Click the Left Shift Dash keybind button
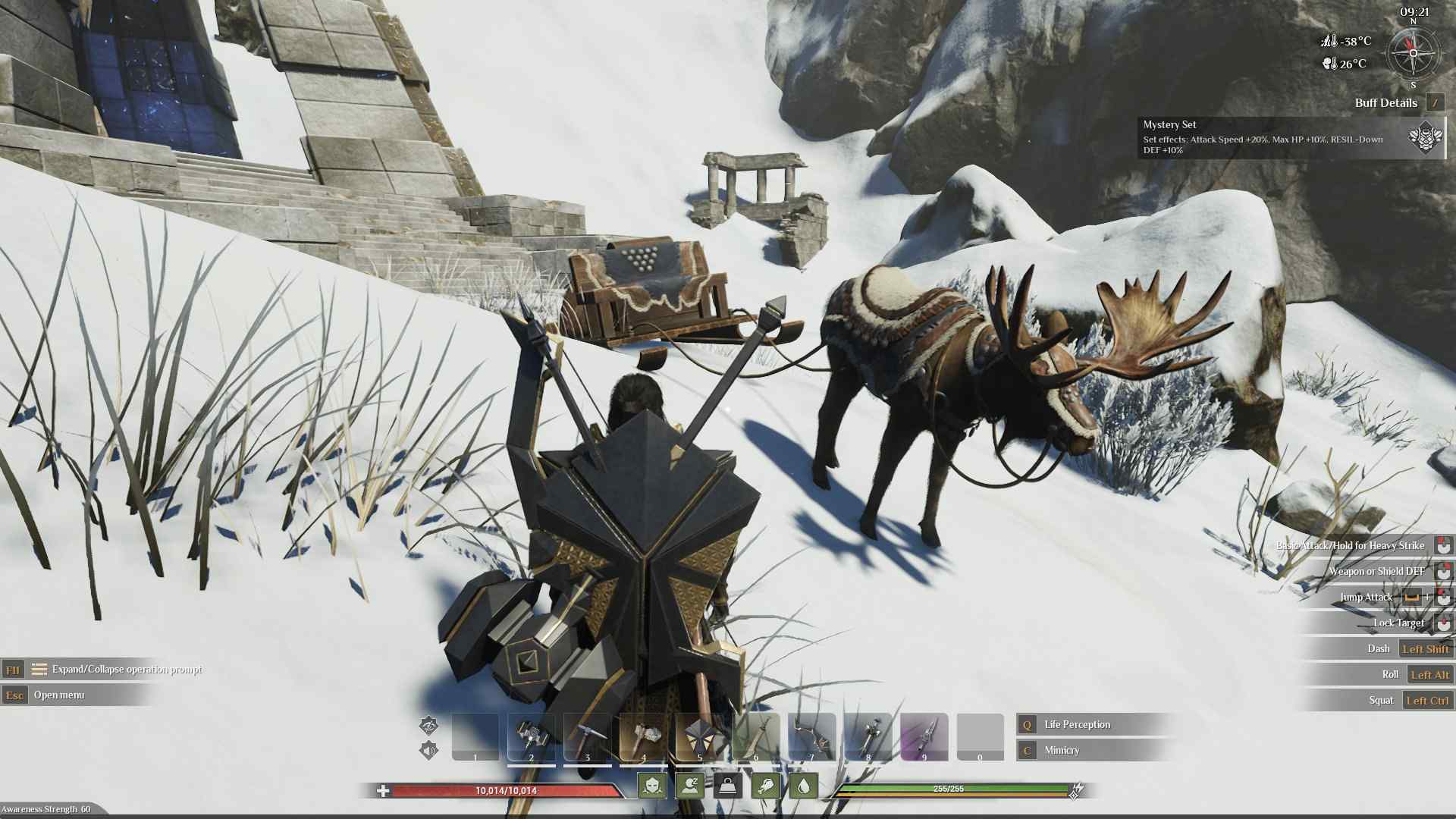Screen dimensions: 1456x819 (1426, 648)
